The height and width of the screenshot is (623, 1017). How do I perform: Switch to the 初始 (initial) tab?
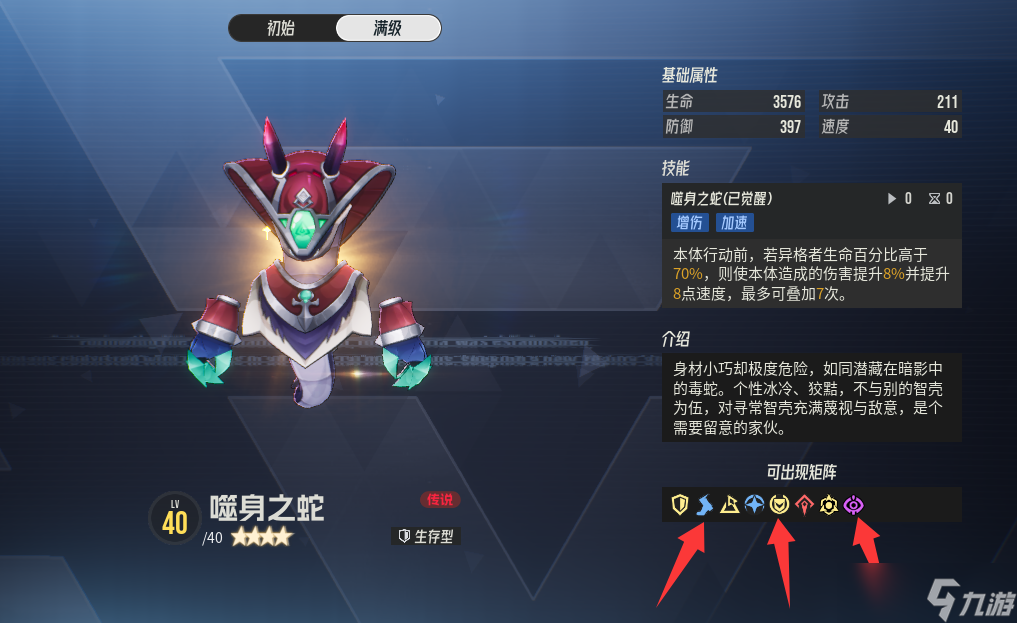click(281, 28)
